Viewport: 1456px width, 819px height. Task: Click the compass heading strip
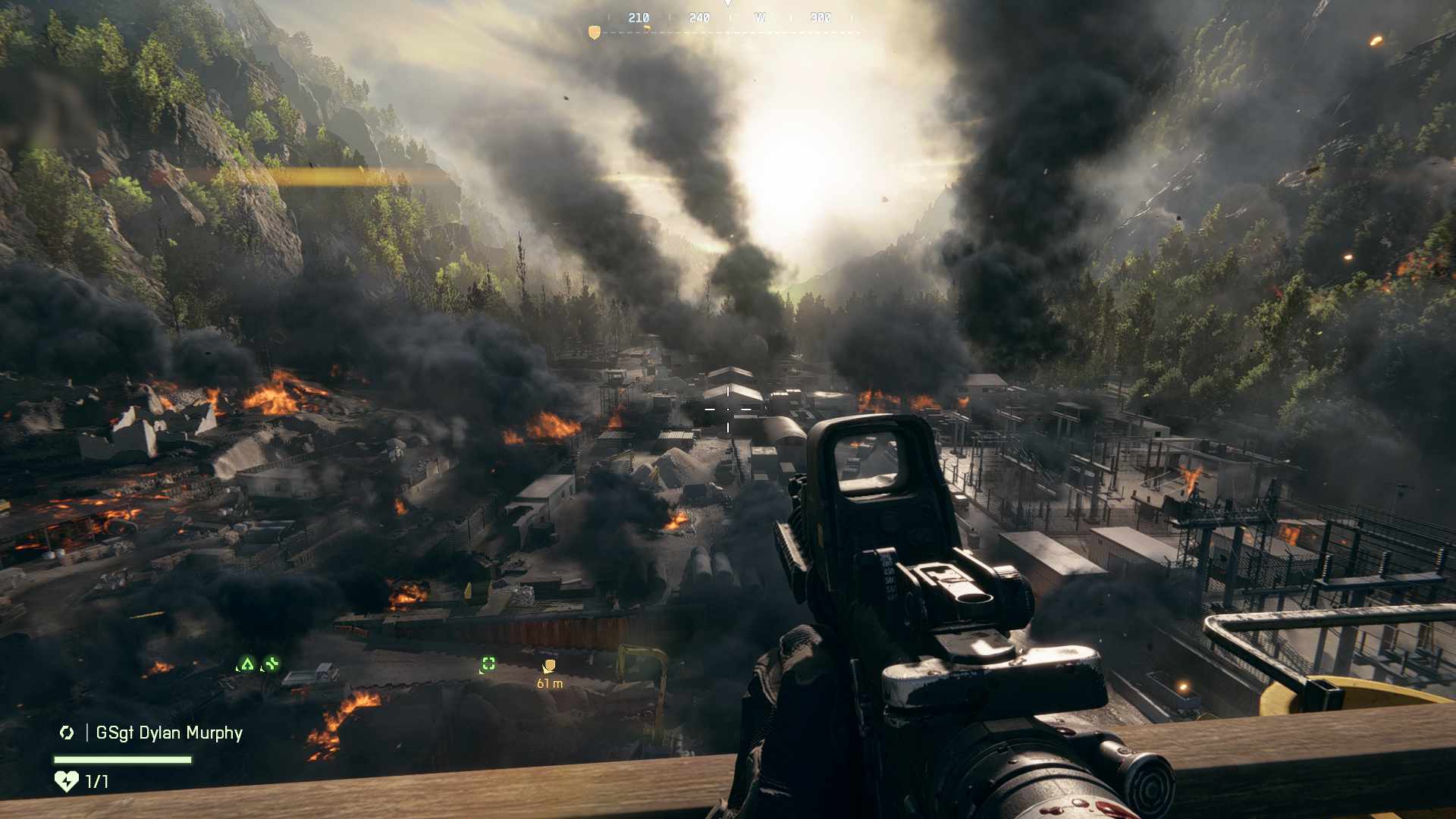729,18
